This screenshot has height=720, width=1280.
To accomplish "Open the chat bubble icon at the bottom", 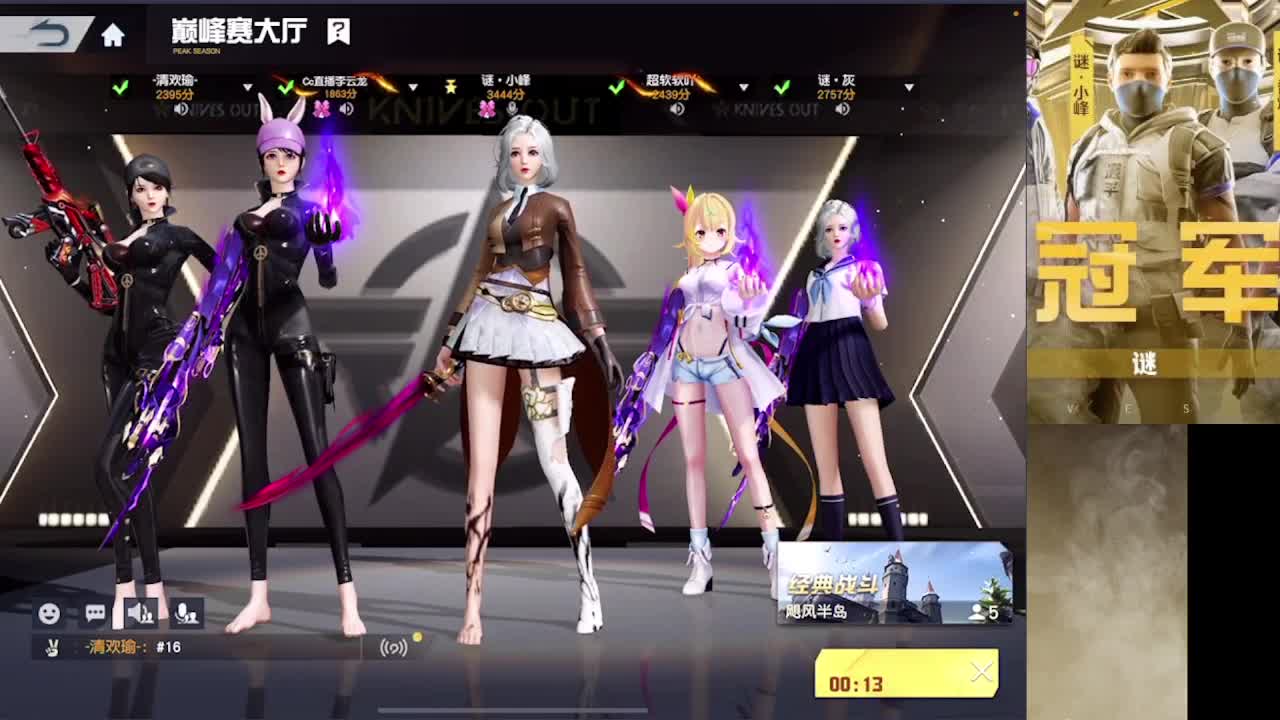I will pos(93,613).
